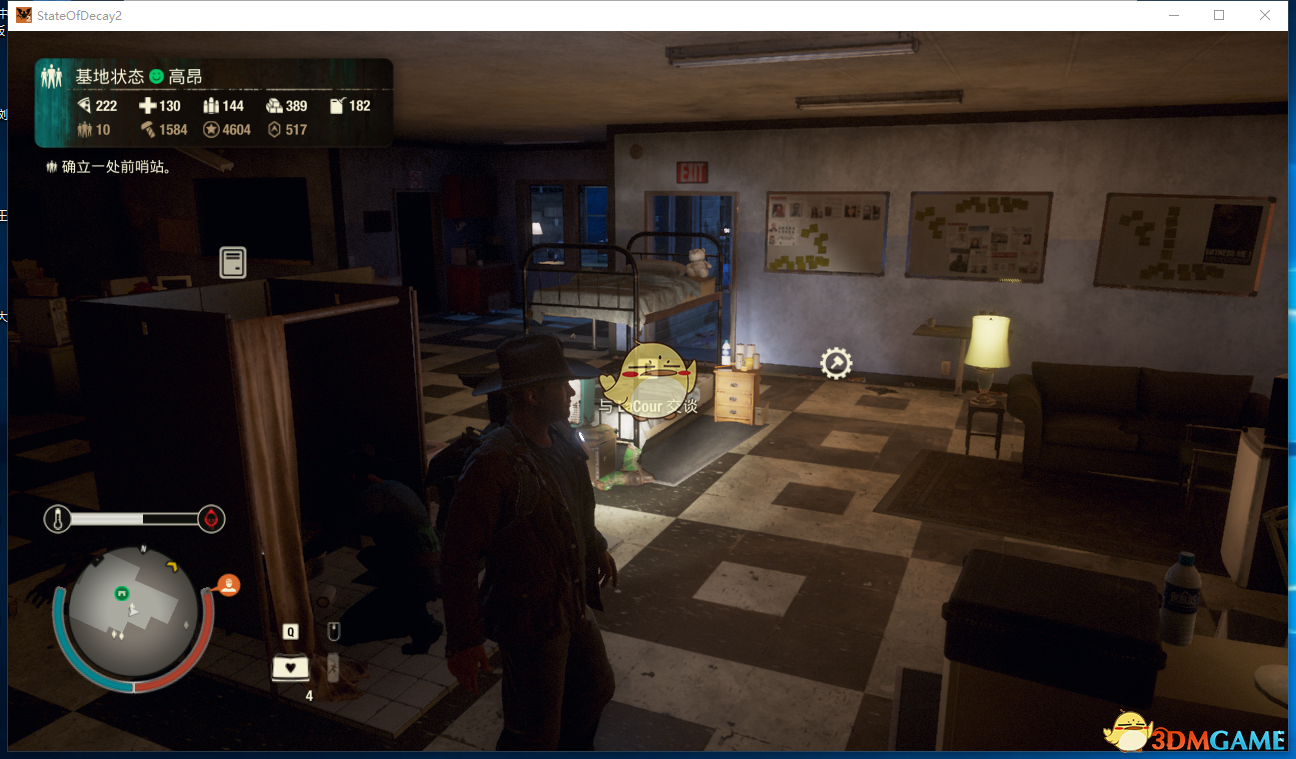This screenshot has height=759, width=1296.
Task: Select the heart healing item slot
Action: click(x=291, y=667)
